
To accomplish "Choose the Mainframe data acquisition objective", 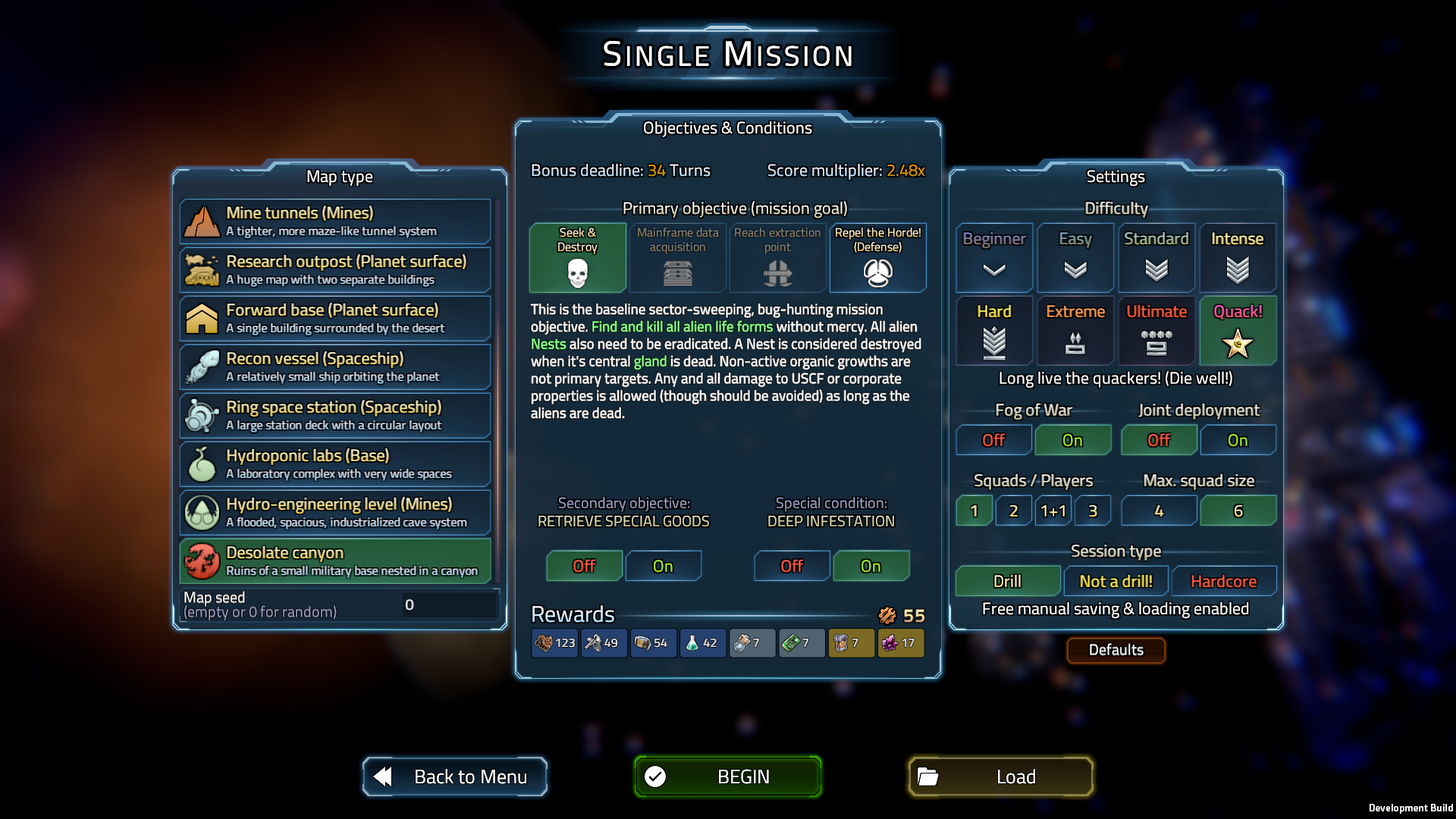I will [677, 258].
